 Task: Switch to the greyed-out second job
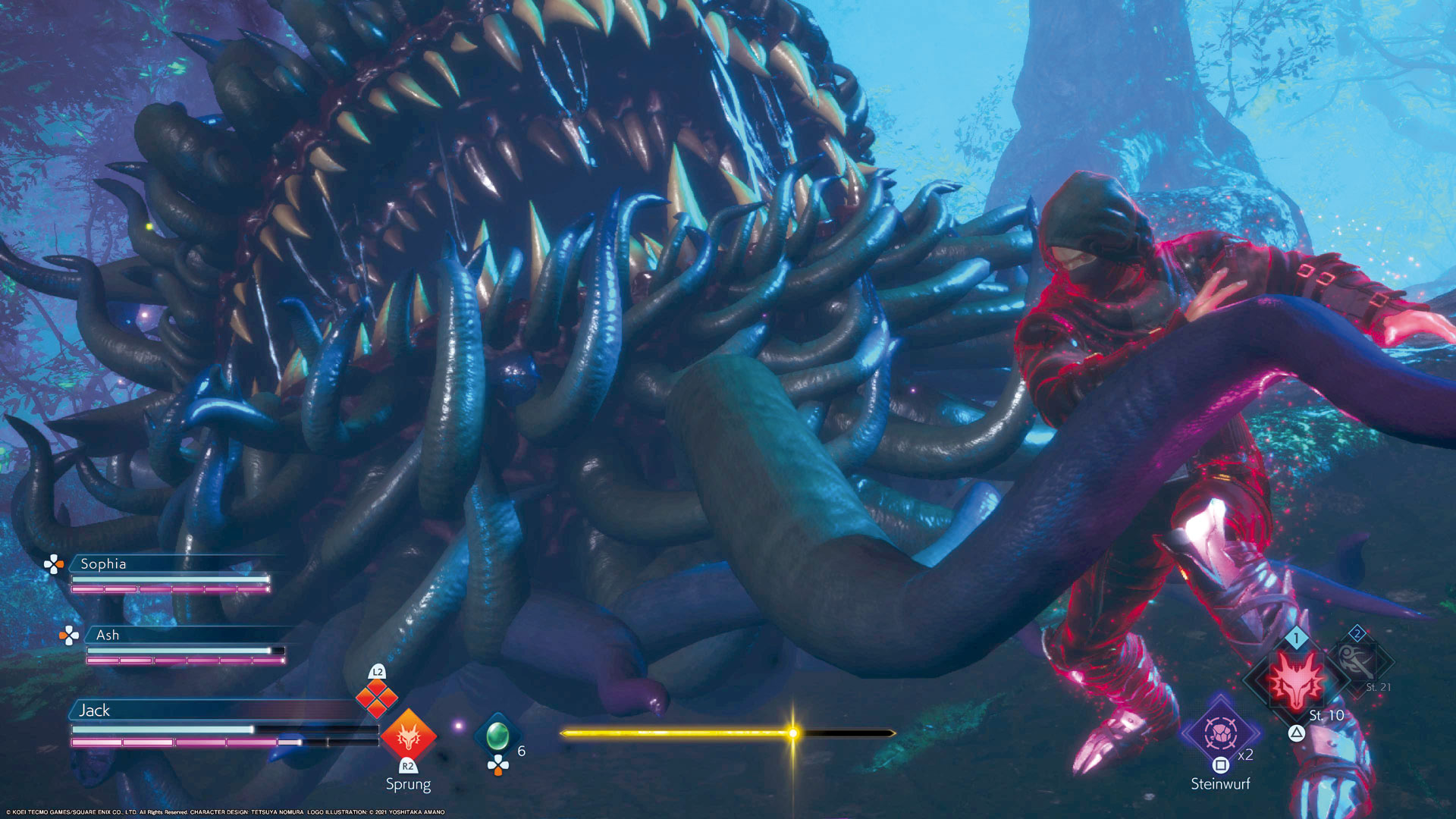[x=1358, y=661]
